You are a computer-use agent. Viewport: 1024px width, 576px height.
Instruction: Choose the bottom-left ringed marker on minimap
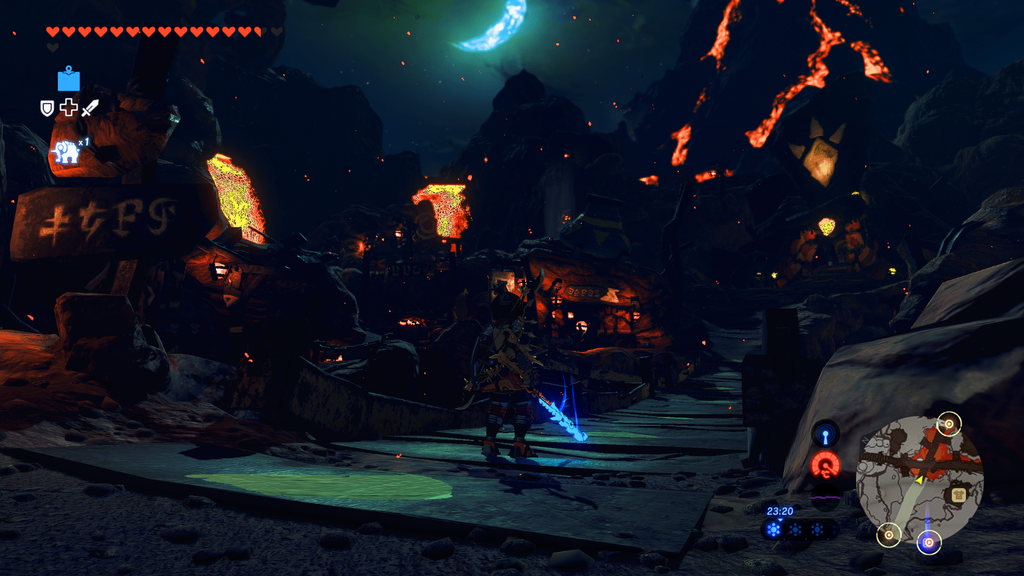point(888,535)
